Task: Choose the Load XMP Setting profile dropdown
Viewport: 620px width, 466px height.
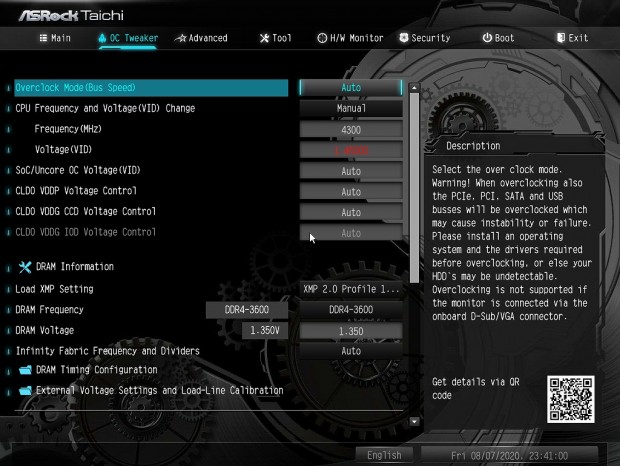Action: point(351,289)
